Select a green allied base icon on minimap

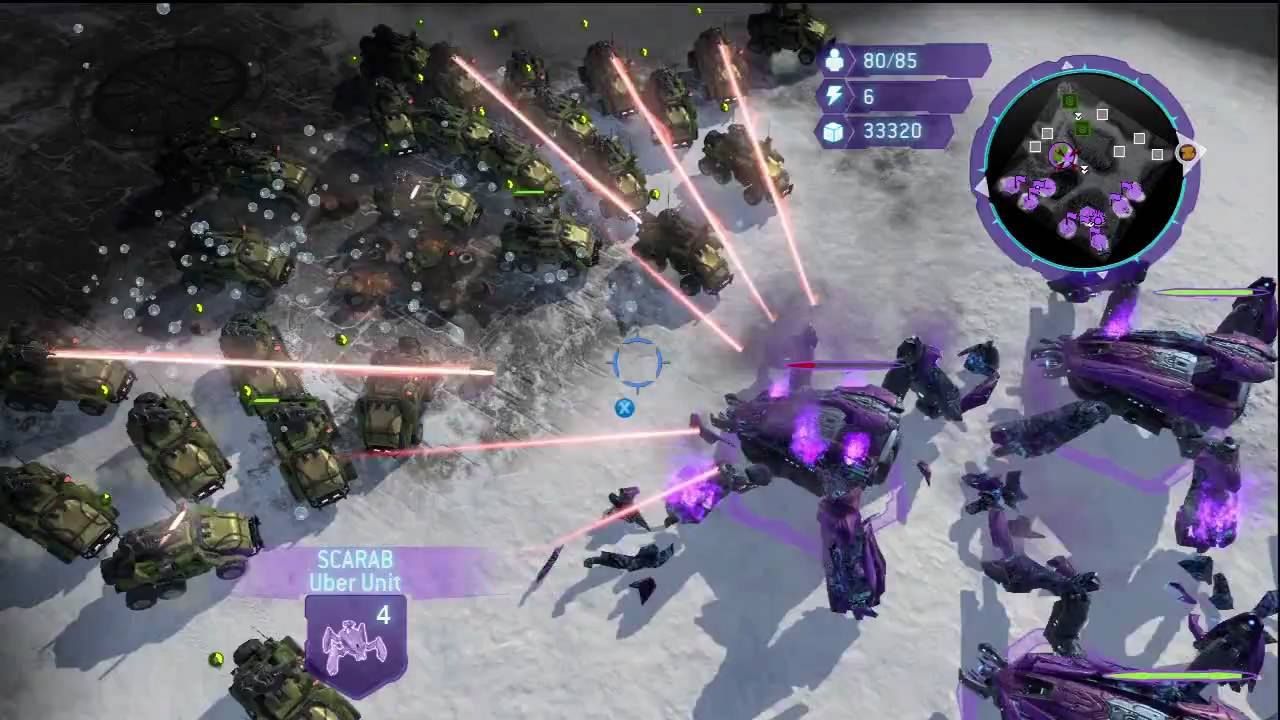coord(1070,100)
